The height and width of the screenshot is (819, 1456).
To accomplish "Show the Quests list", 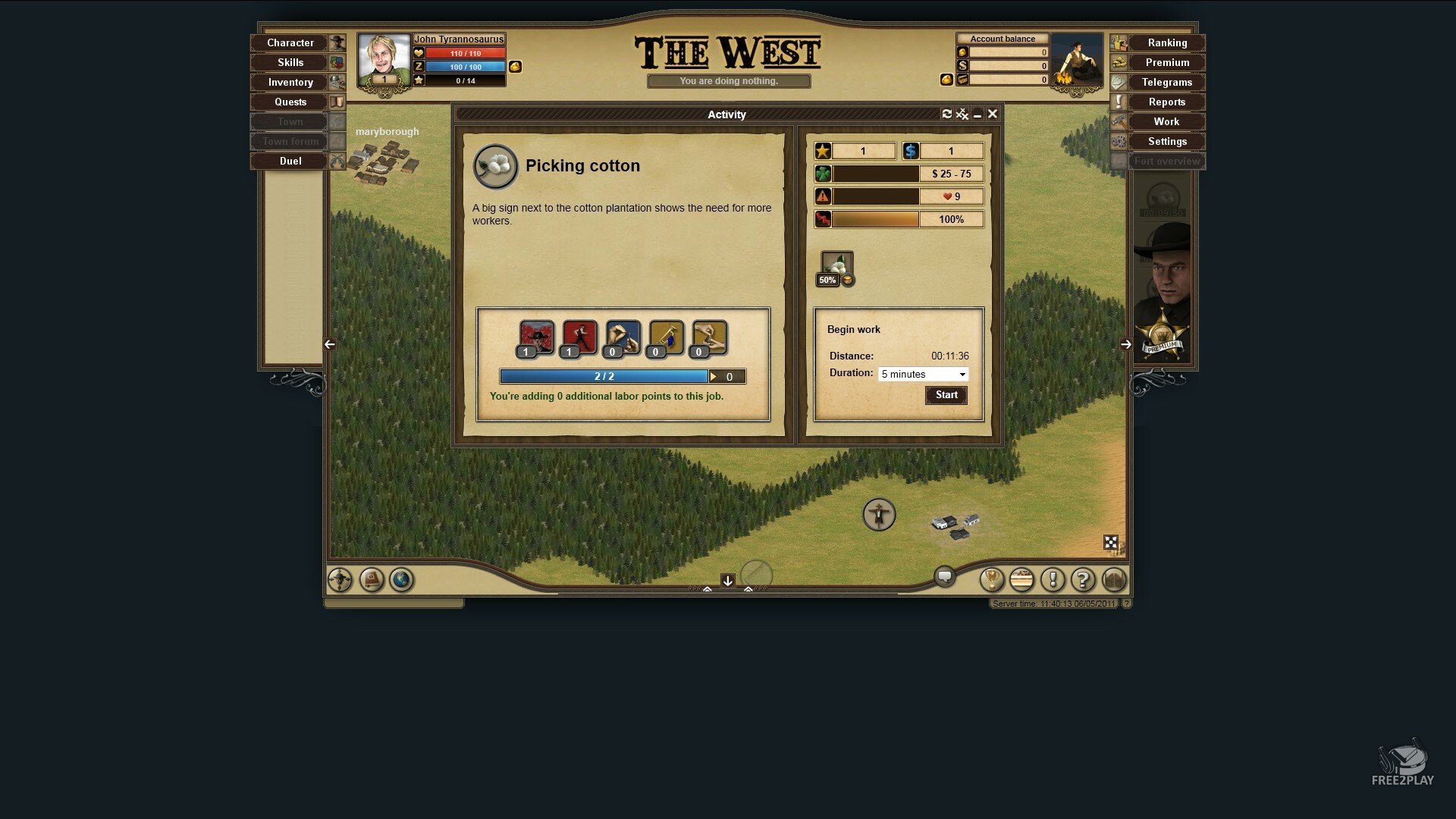I will pyautogui.click(x=290, y=102).
